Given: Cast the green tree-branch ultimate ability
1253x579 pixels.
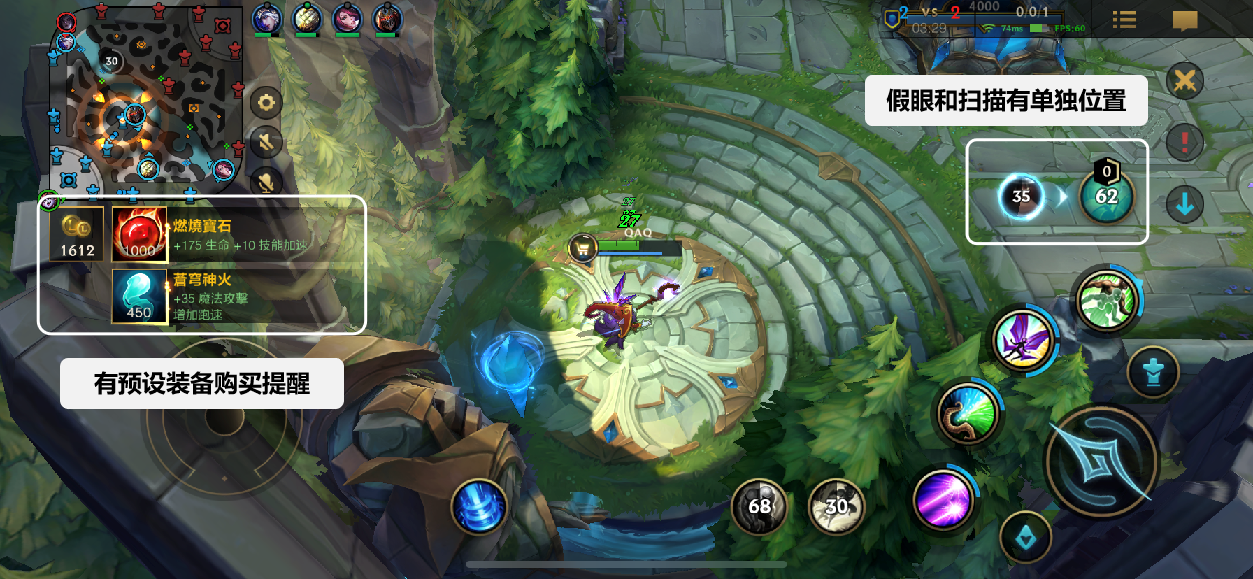Looking at the screenshot, I should coord(1106,300).
